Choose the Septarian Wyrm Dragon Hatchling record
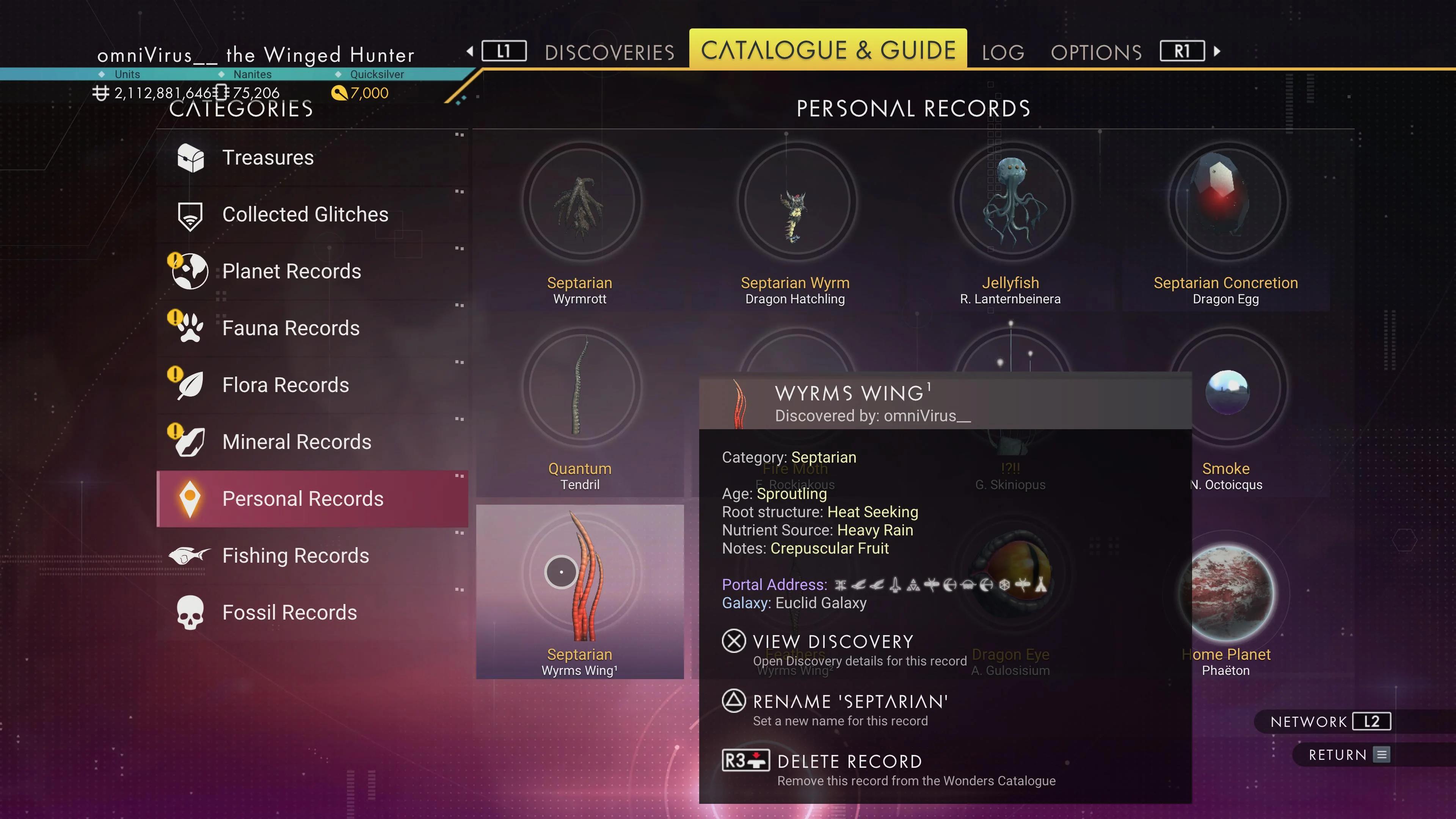 (795, 226)
